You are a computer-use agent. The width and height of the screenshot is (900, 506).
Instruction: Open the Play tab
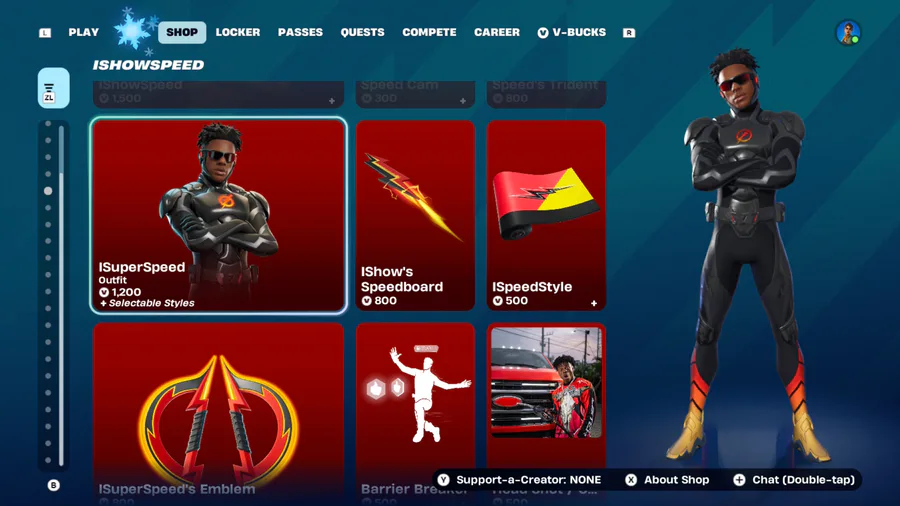click(84, 32)
